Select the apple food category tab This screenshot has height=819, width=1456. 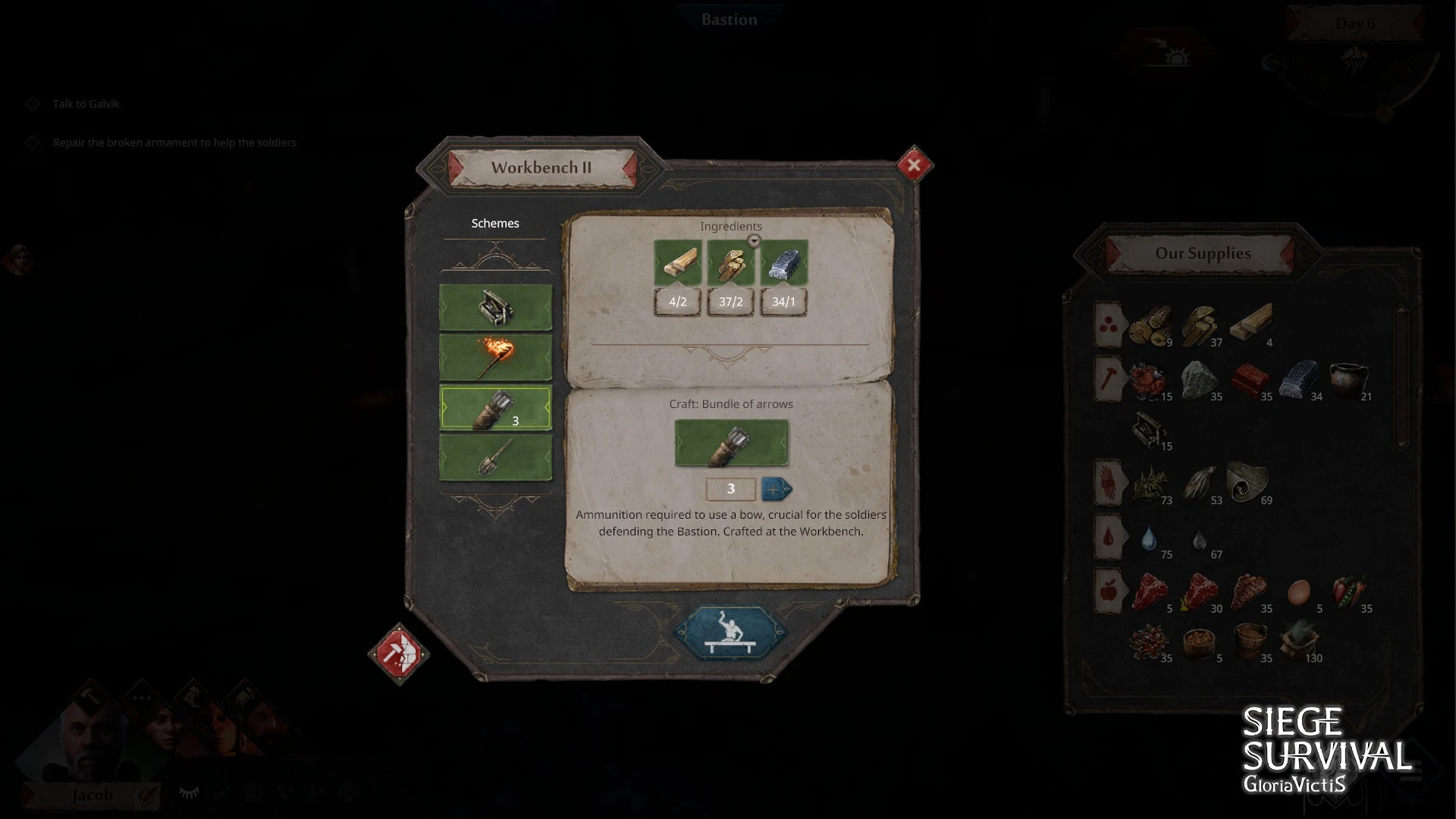[1108, 590]
